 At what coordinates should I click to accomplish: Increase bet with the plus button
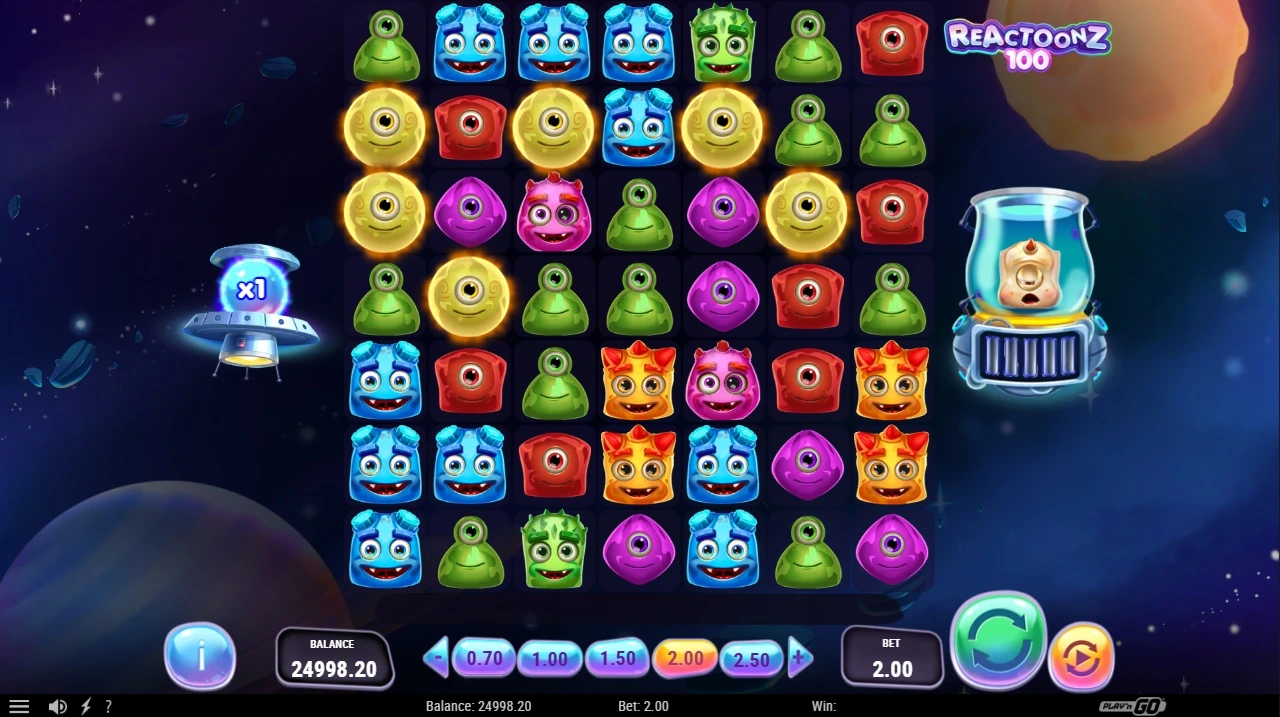pyautogui.click(x=799, y=658)
